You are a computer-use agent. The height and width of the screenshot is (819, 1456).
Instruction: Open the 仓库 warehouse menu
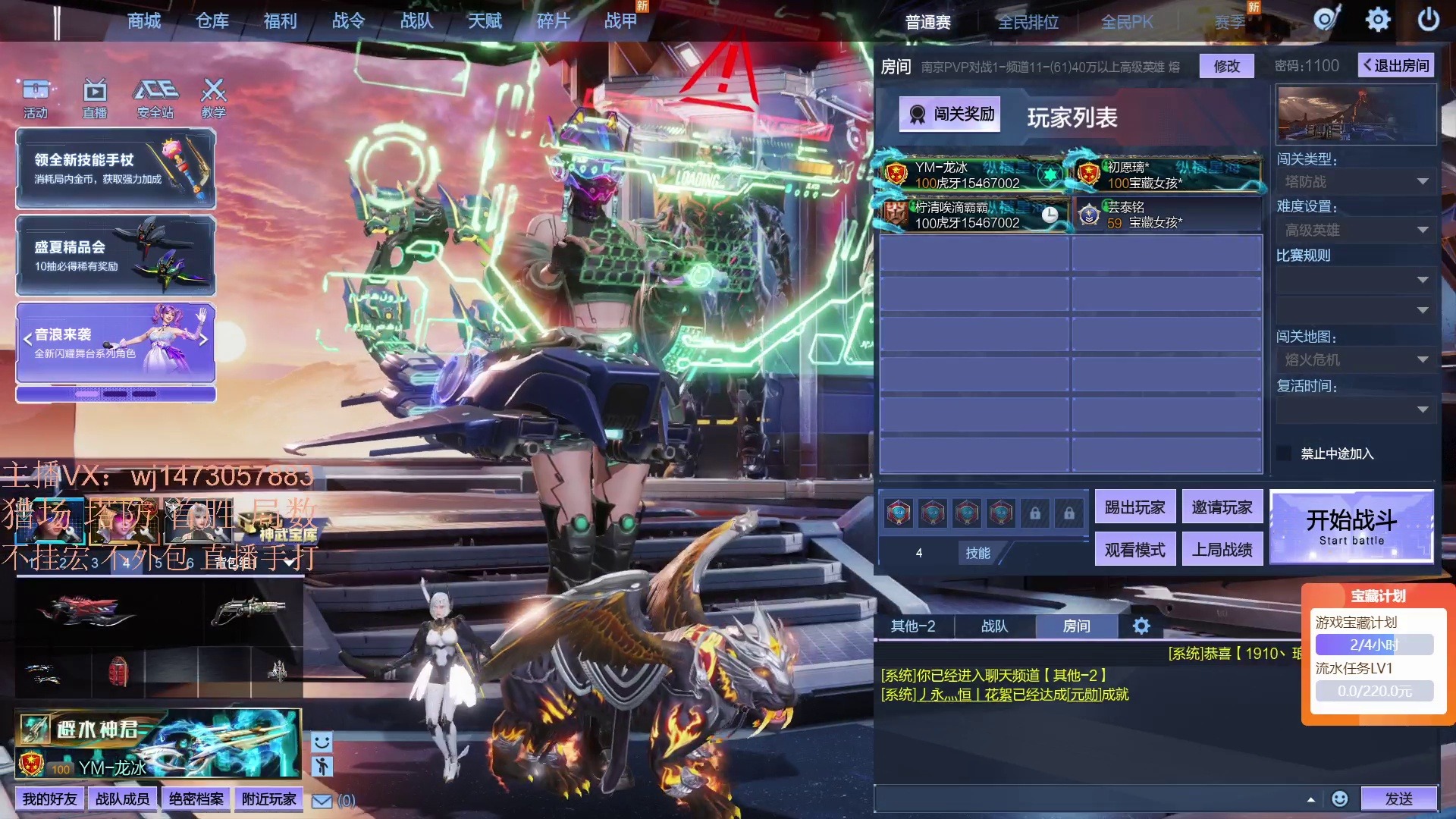click(212, 21)
